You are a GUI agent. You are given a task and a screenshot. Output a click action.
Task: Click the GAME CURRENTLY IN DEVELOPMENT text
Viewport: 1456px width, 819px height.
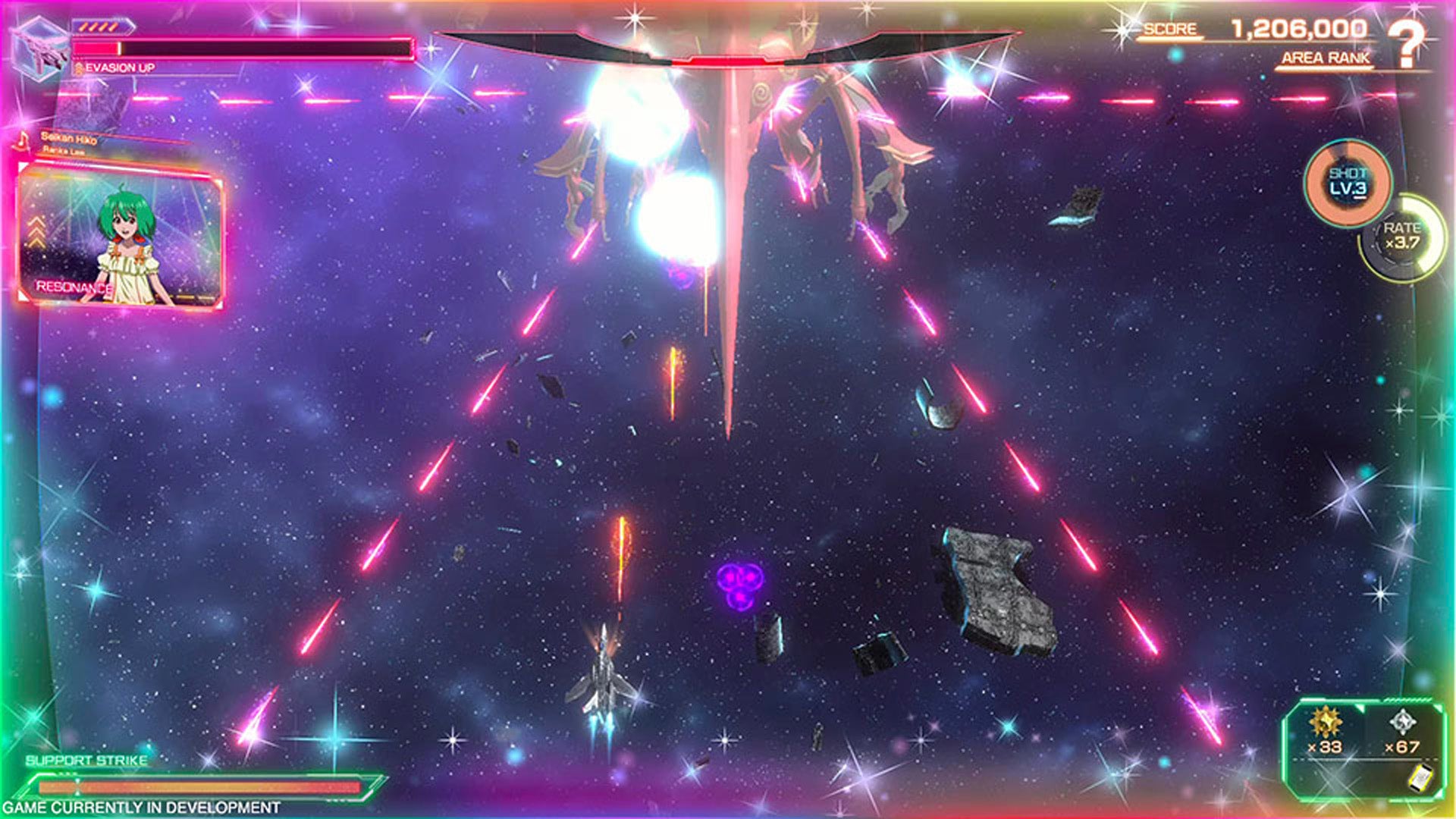click(x=140, y=808)
